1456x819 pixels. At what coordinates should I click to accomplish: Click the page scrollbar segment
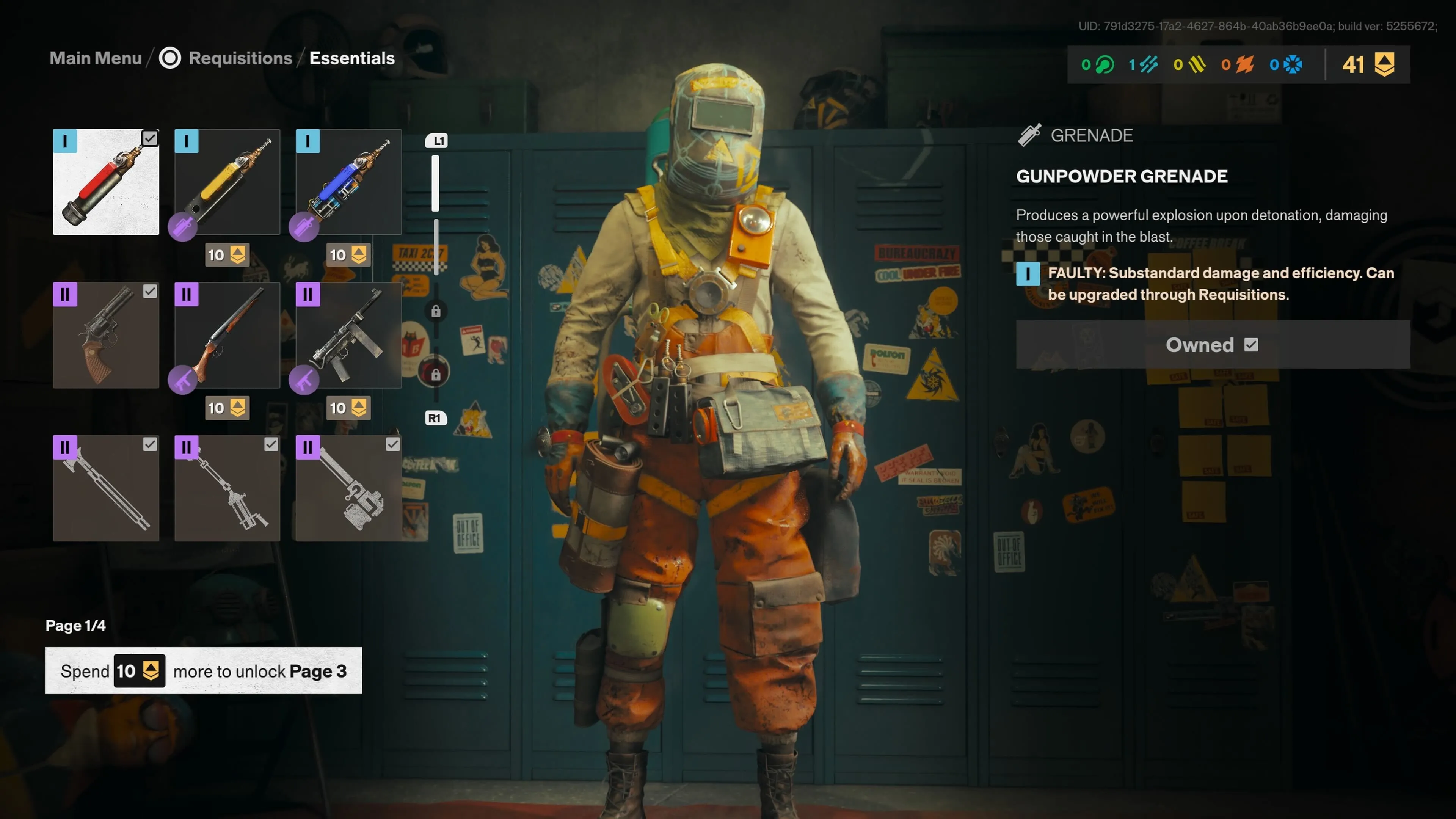click(x=435, y=184)
